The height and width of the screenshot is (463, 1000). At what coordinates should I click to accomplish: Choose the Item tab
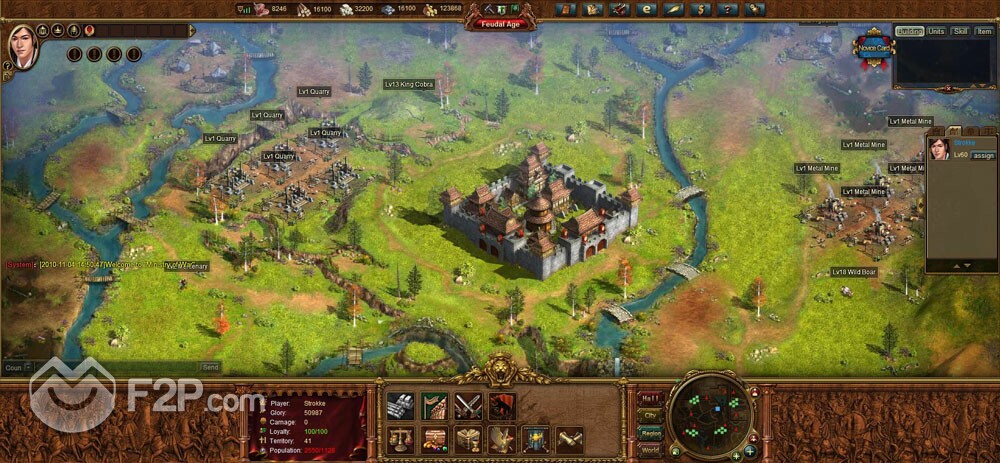pos(984,32)
